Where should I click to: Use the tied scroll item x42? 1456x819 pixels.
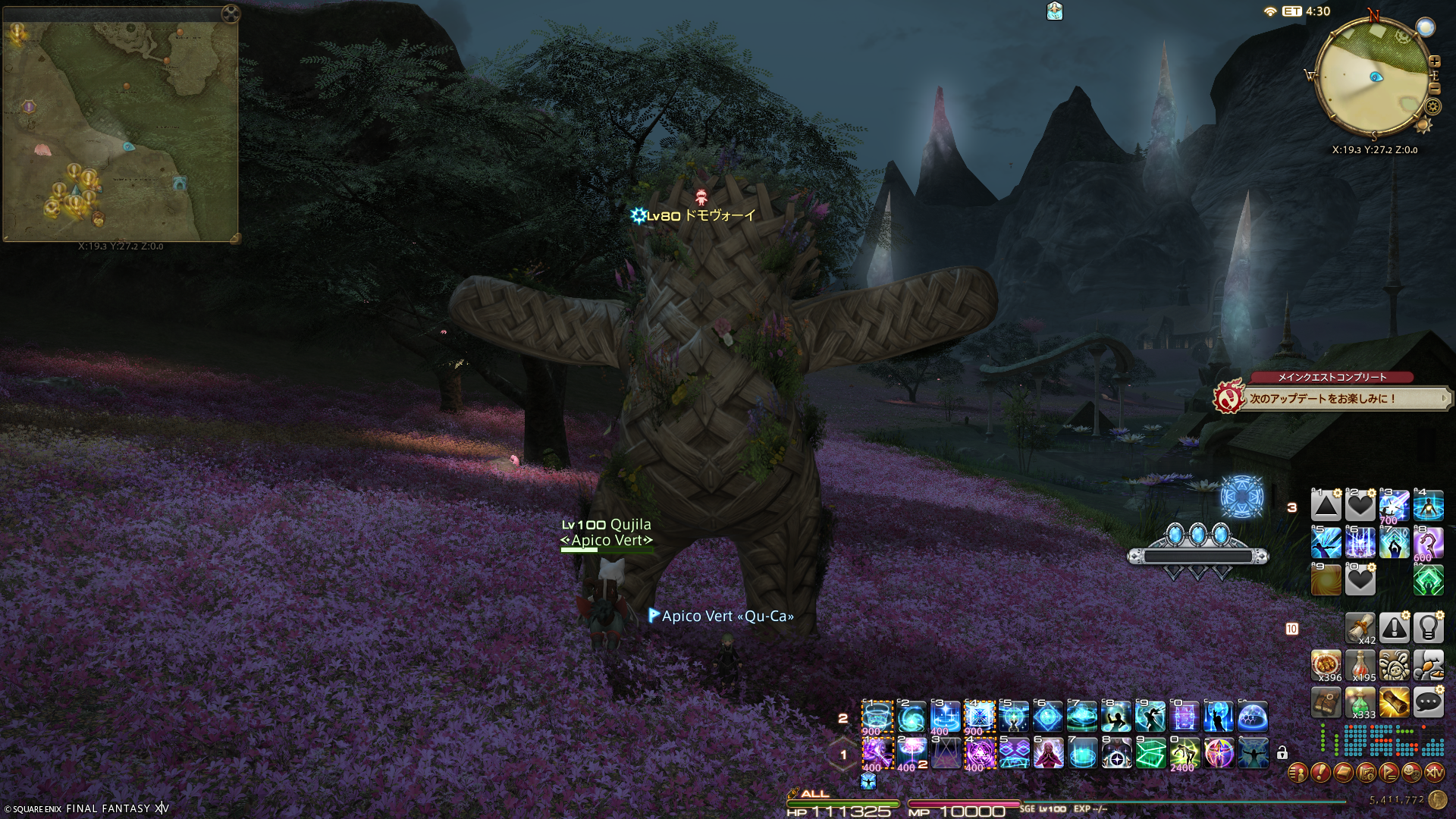tap(1360, 629)
